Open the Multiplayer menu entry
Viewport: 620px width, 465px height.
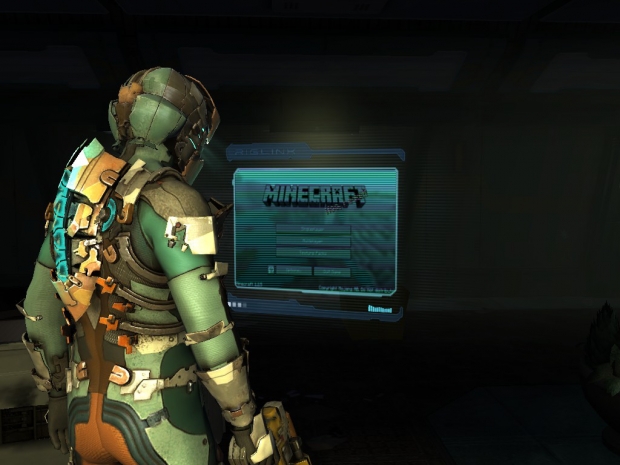312,241
